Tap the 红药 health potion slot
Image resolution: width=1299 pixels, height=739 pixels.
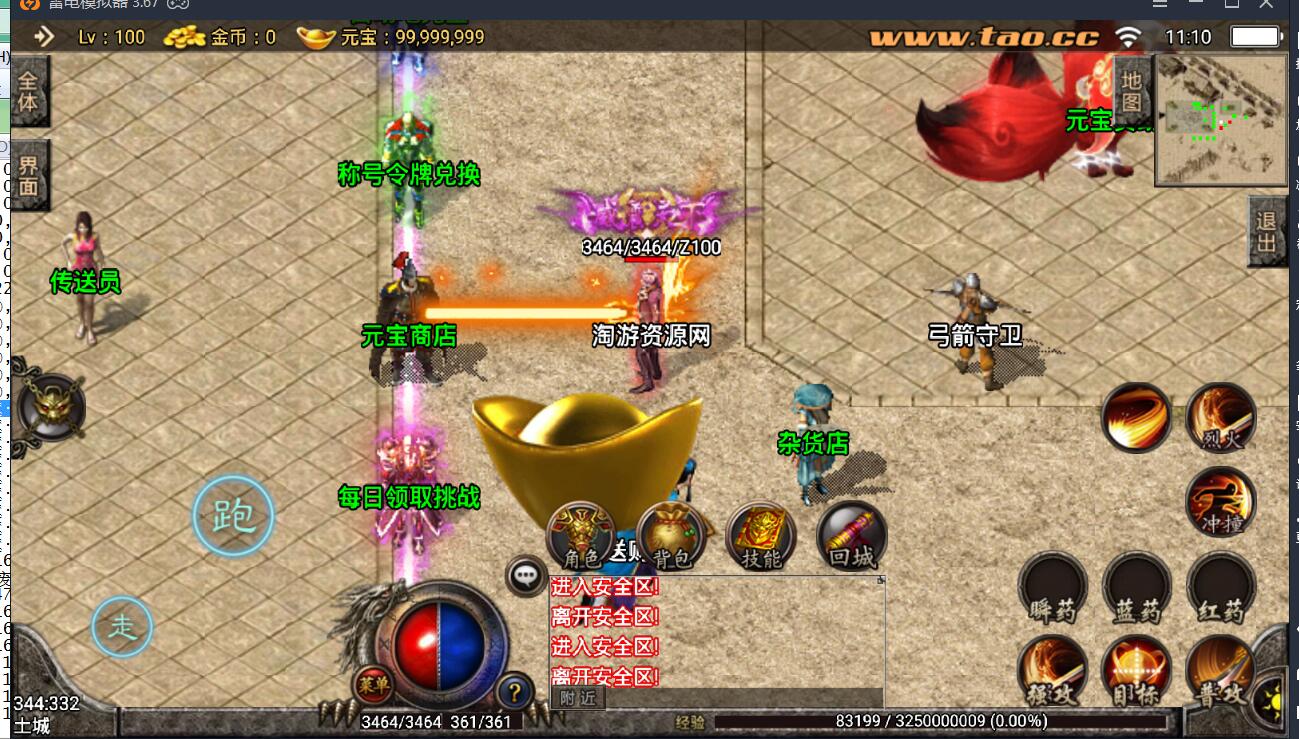click(x=1221, y=585)
